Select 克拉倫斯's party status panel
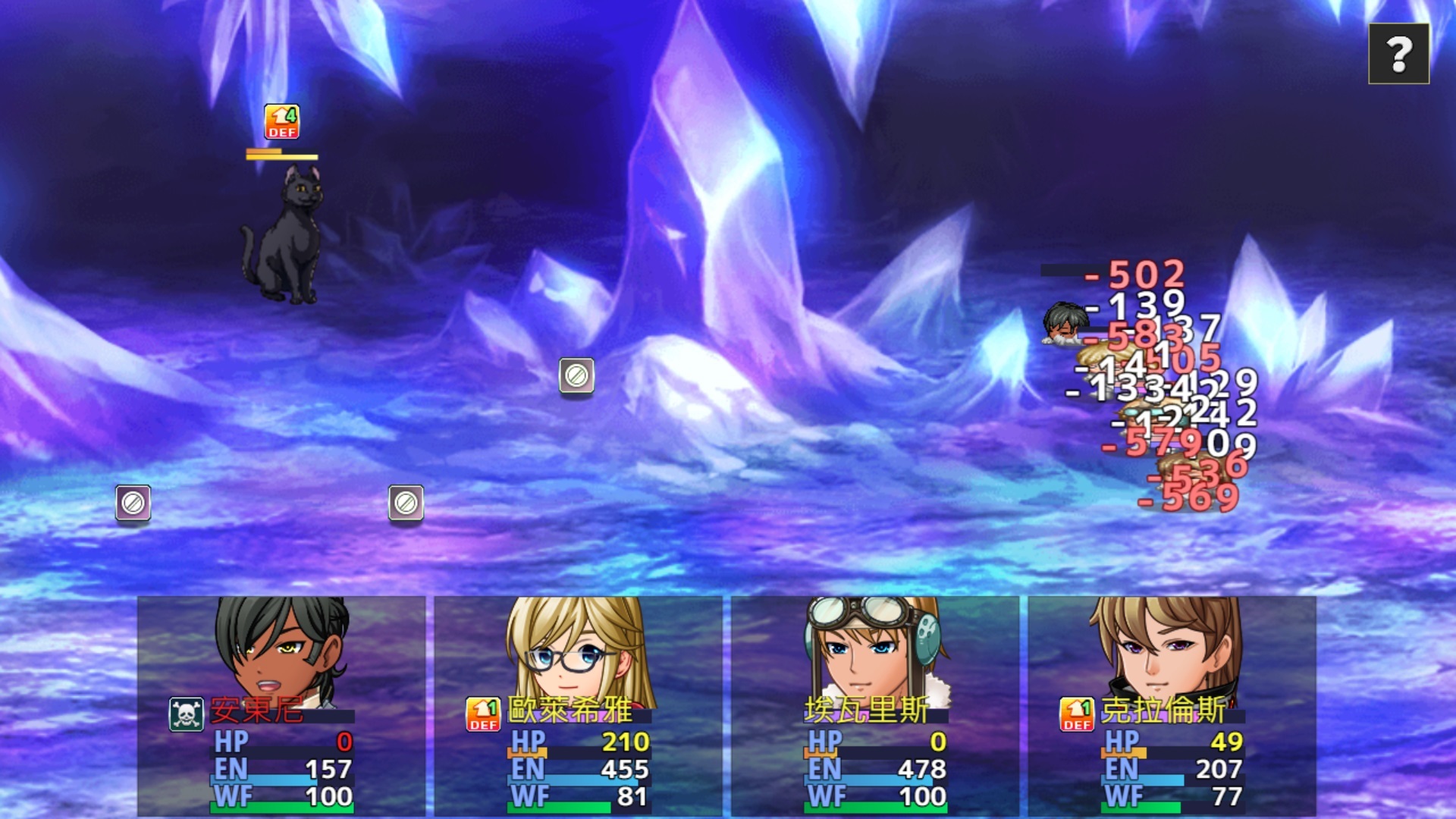The width and height of the screenshot is (1456, 819). point(1172,705)
